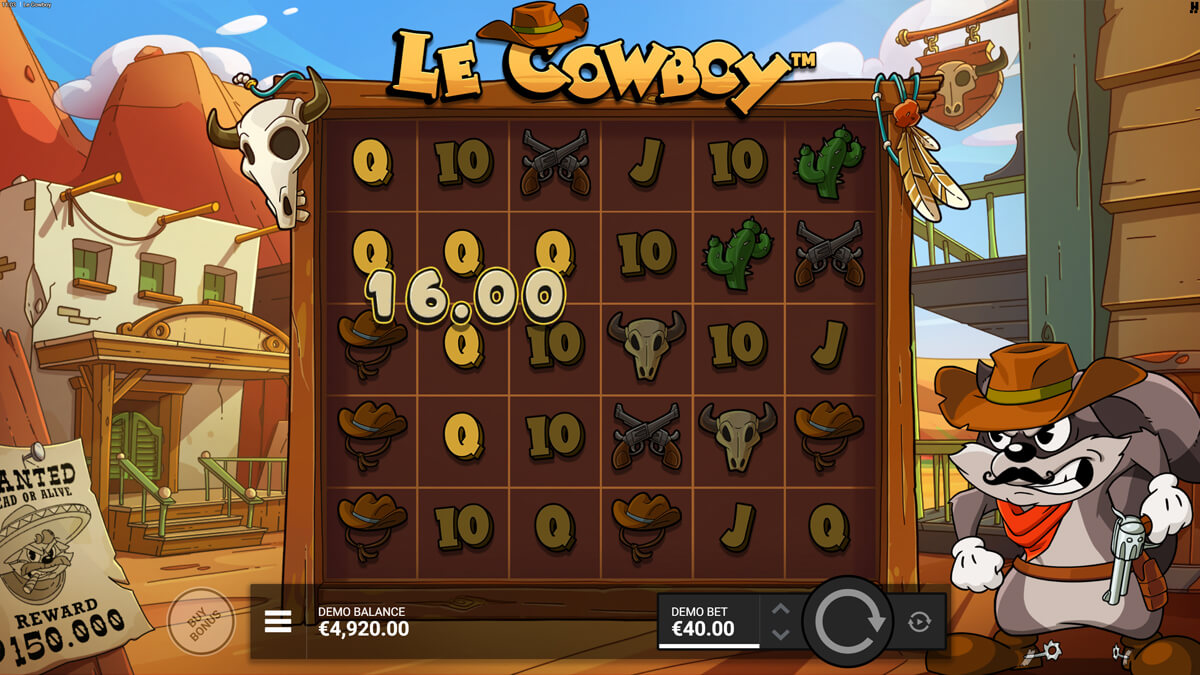Decrease the bet with the down arrow
The width and height of the screenshot is (1200, 675).
(x=781, y=634)
